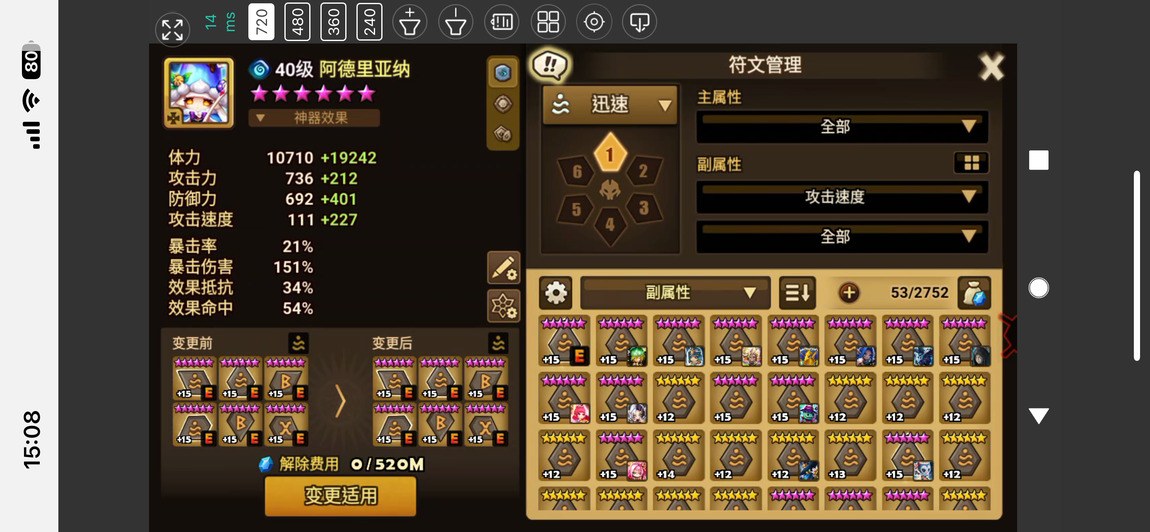Open the 攻击速度 sub stat dropdown
The height and width of the screenshot is (532, 1150).
tap(842, 197)
